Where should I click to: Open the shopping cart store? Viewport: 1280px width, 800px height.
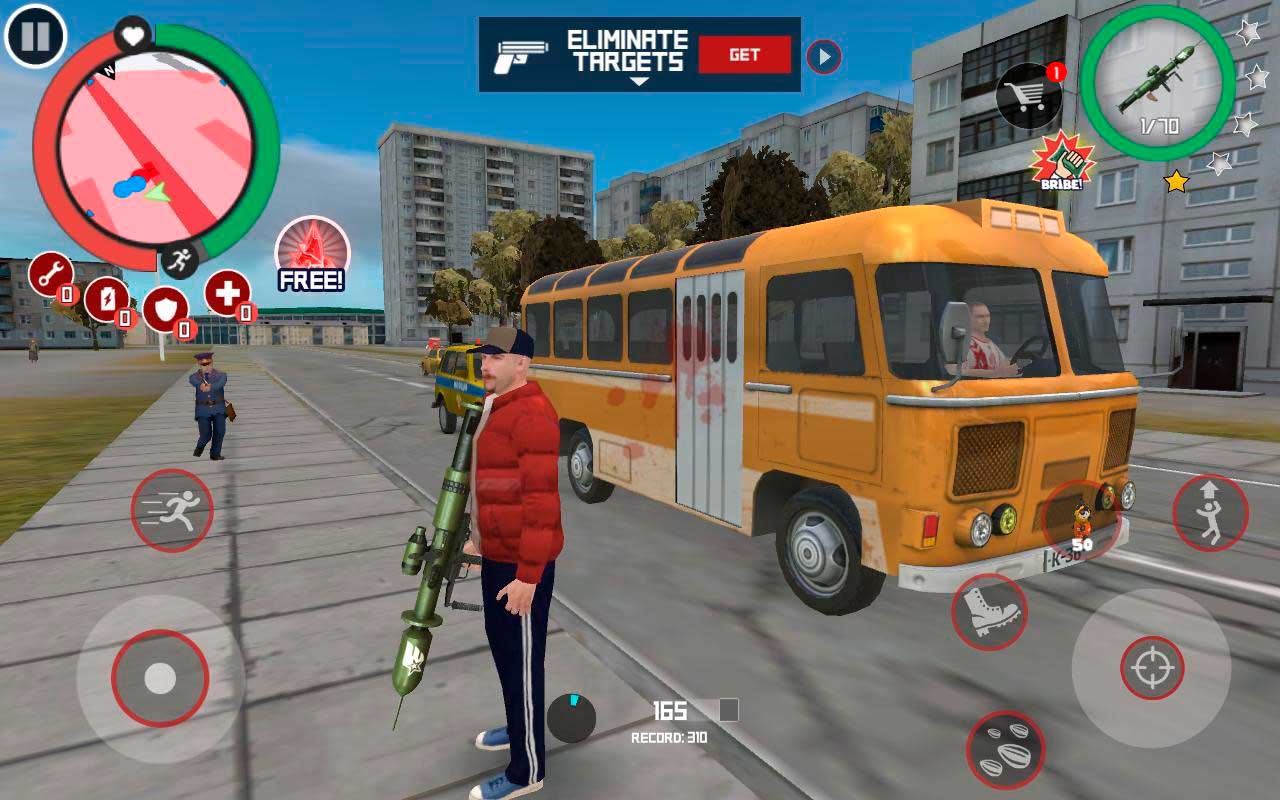[1028, 96]
